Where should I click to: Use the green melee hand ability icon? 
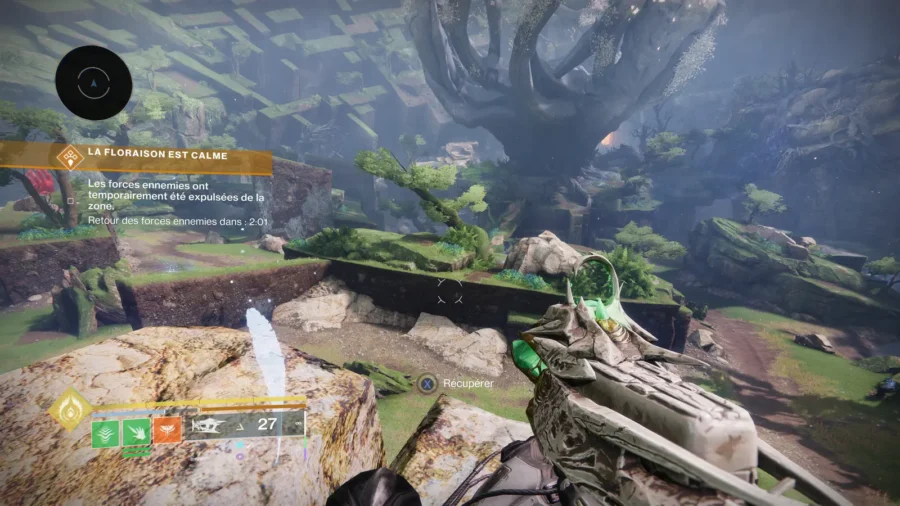coord(136,432)
